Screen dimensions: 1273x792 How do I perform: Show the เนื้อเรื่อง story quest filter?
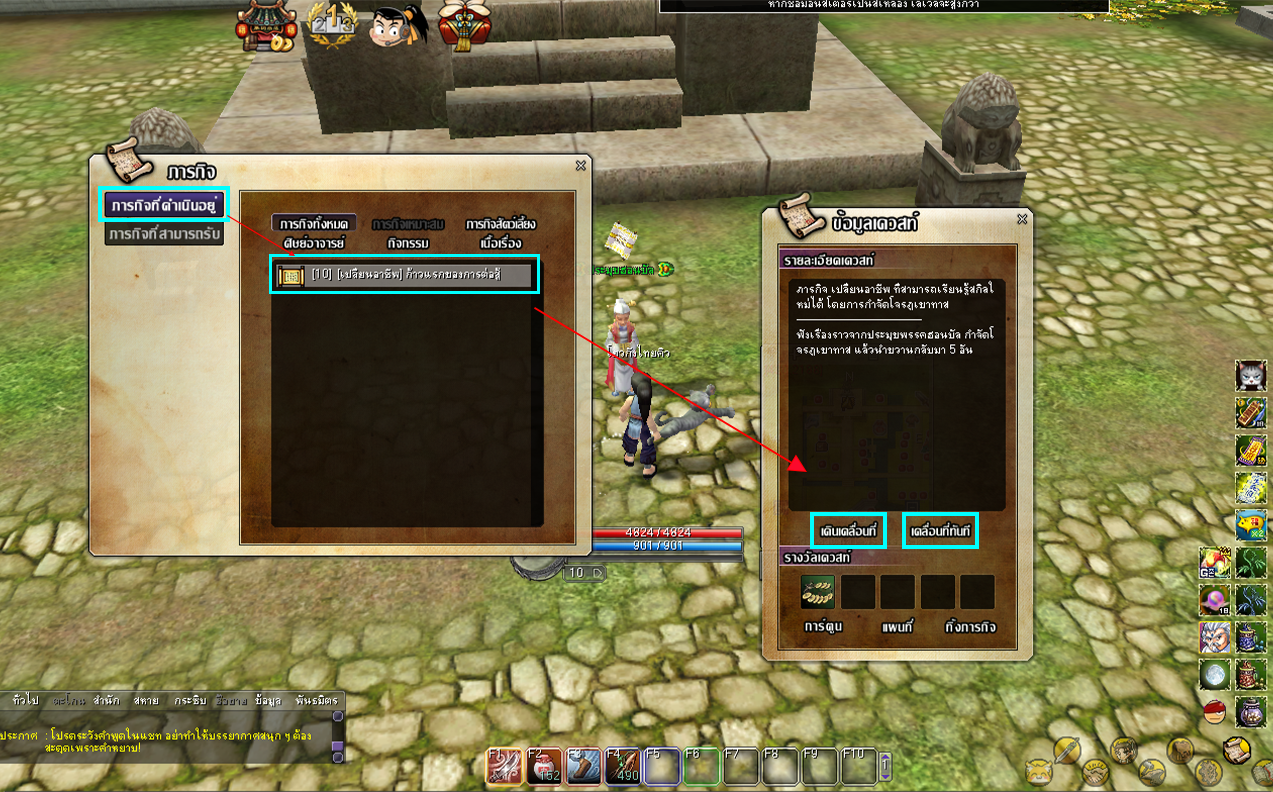[x=500, y=243]
